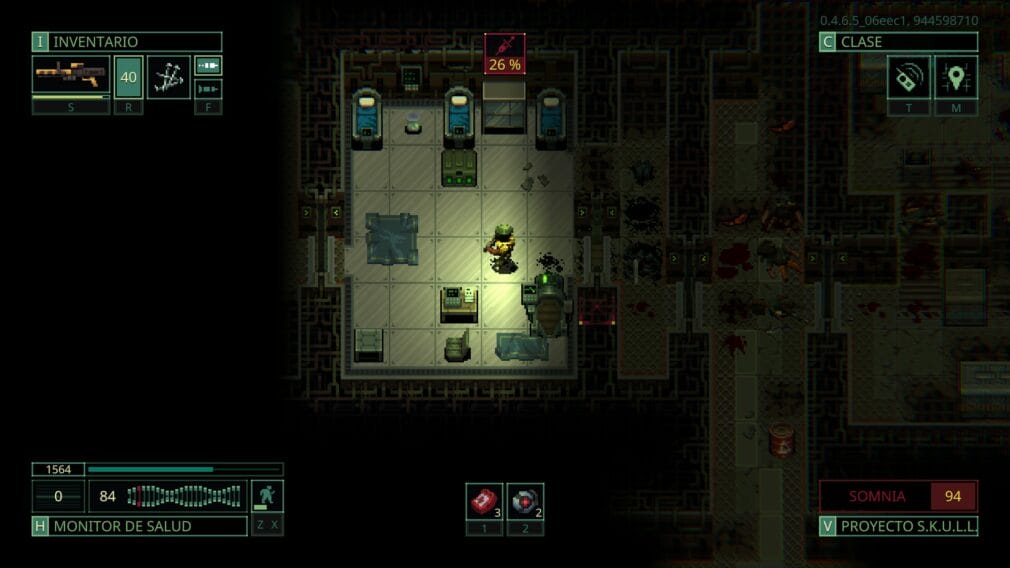
Task: Choose the lower fire mode icon
Action: pos(208,88)
